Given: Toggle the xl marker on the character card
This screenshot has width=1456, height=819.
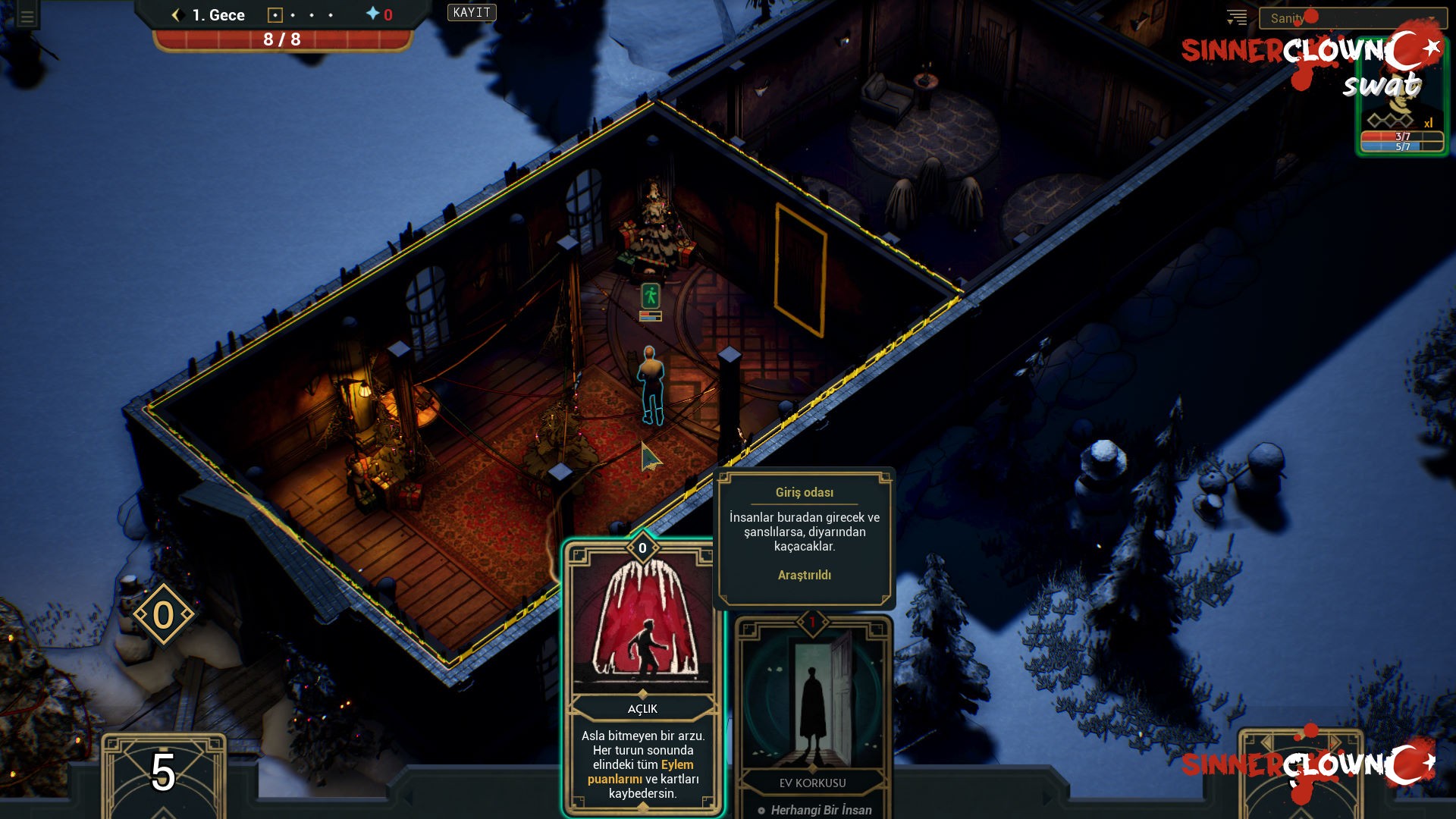Looking at the screenshot, I should pos(1430,121).
